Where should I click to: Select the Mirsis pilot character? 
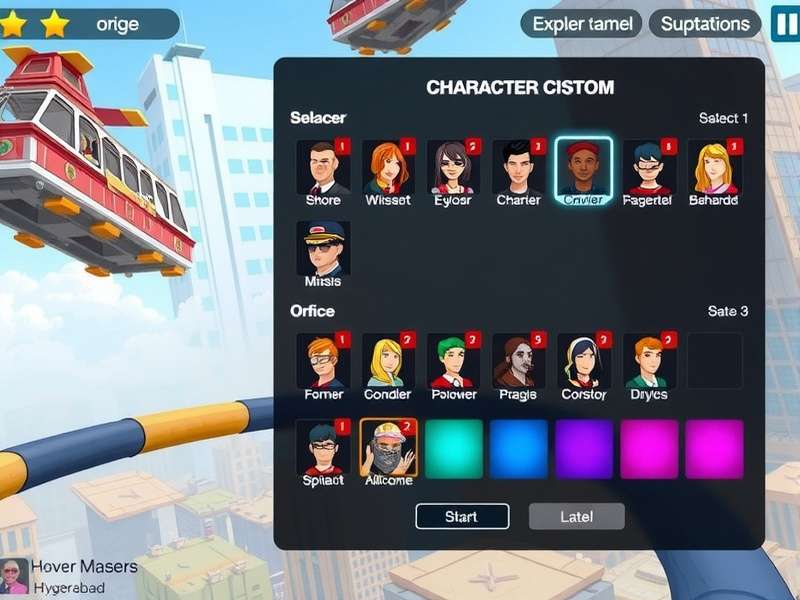(323, 248)
